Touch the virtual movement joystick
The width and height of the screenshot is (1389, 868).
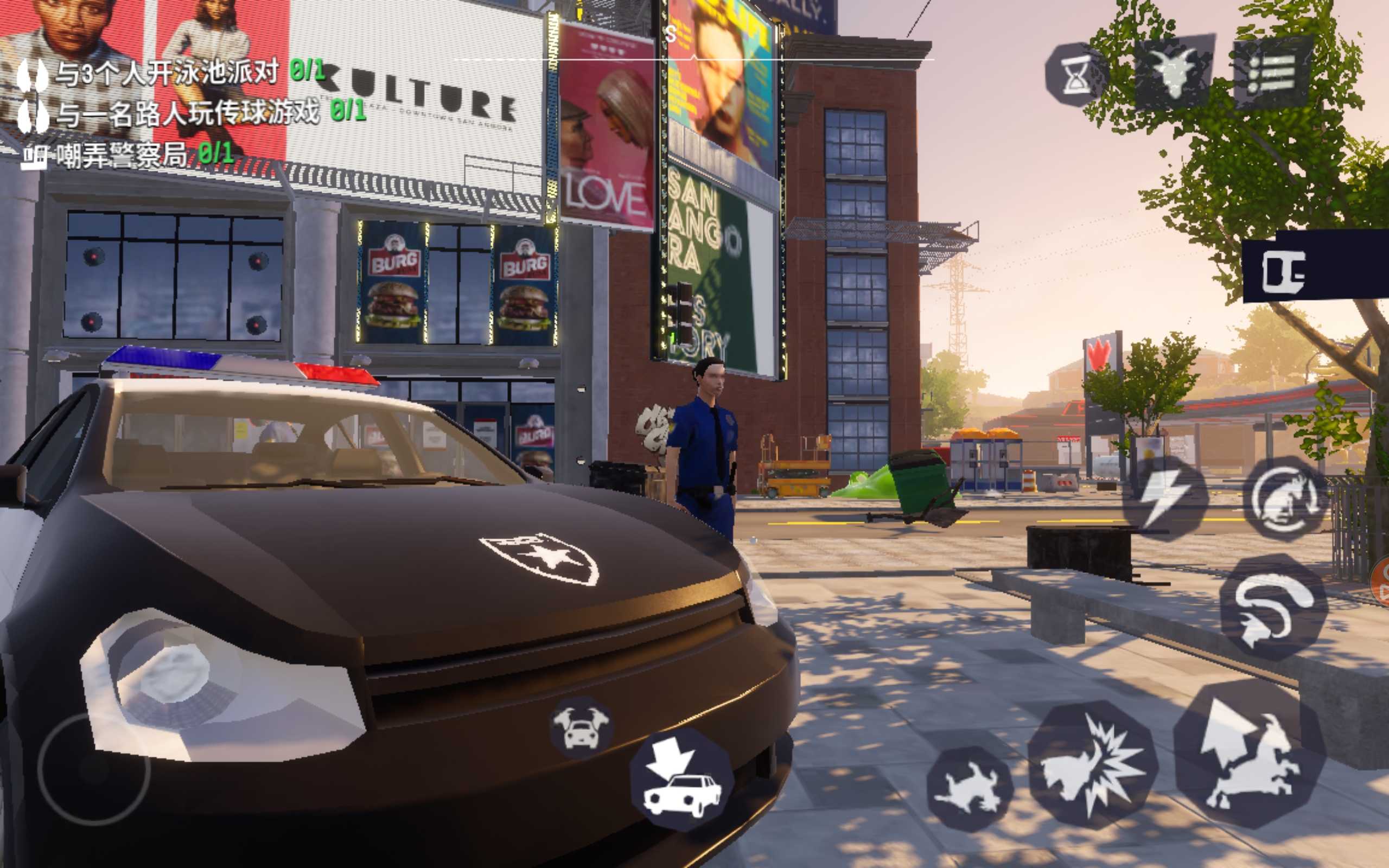[x=94, y=769]
